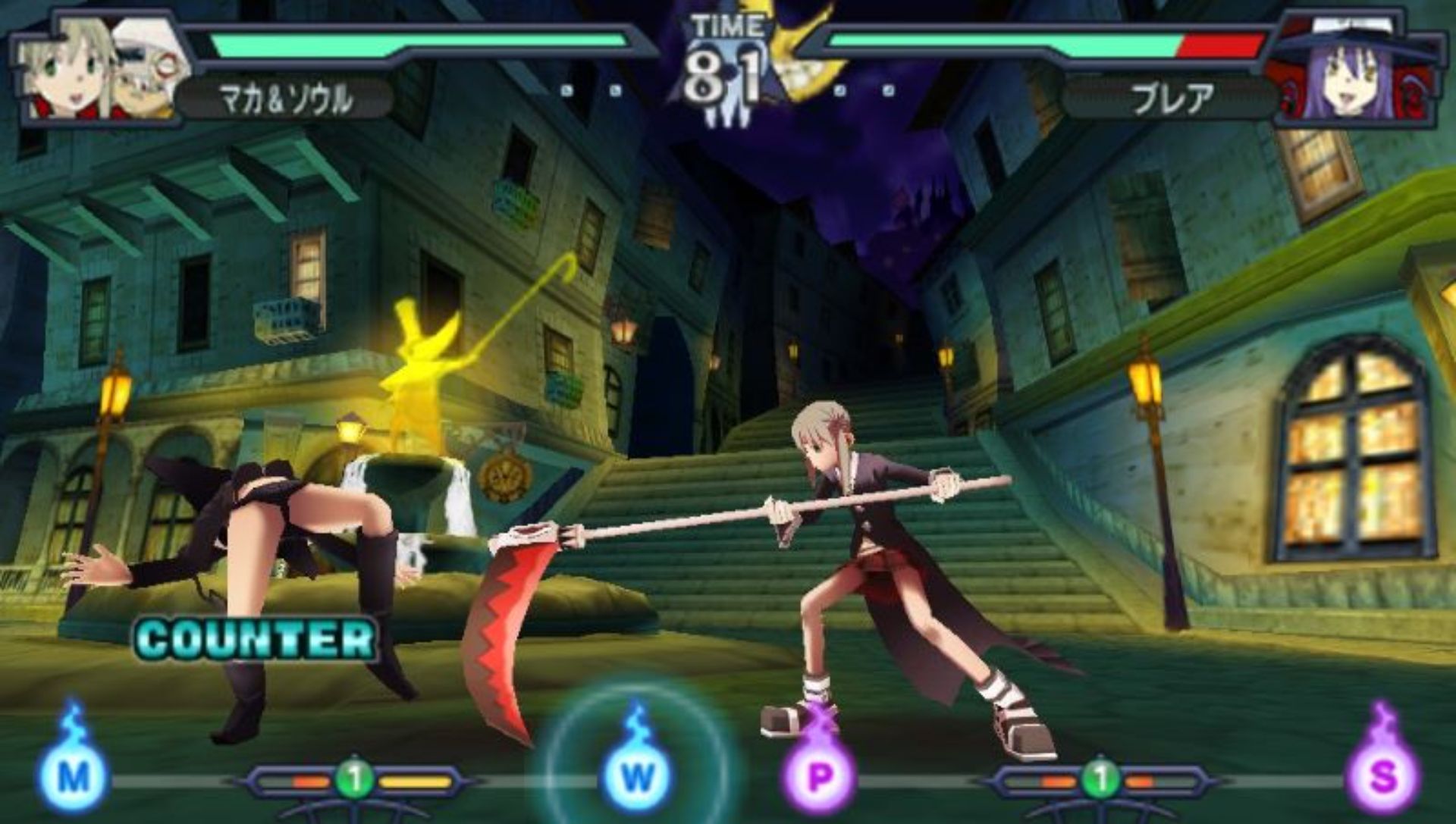Choose the purple P soul icon

click(x=819, y=775)
